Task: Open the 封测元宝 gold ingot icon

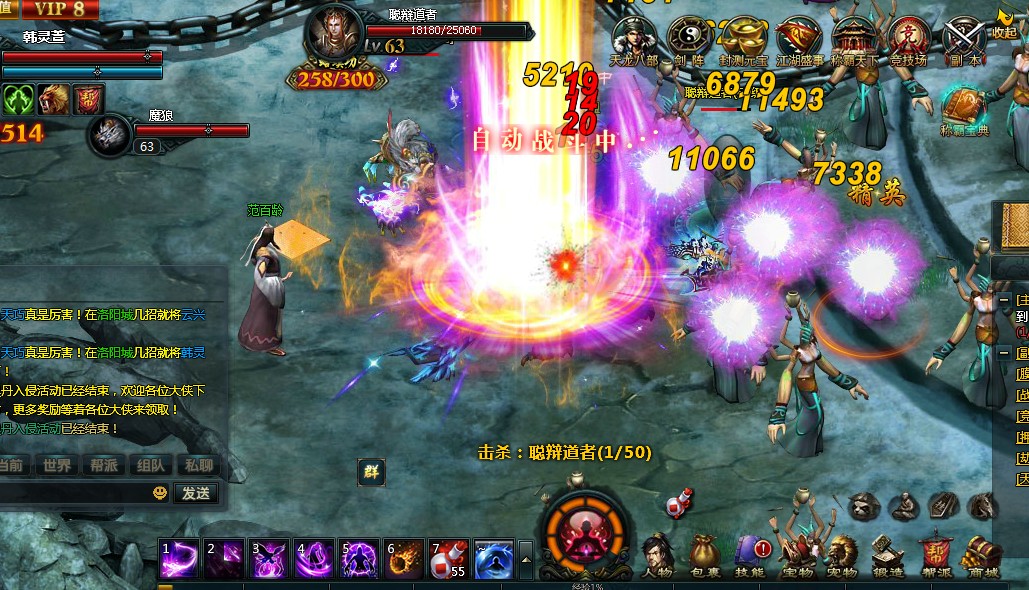Action: 744,38
